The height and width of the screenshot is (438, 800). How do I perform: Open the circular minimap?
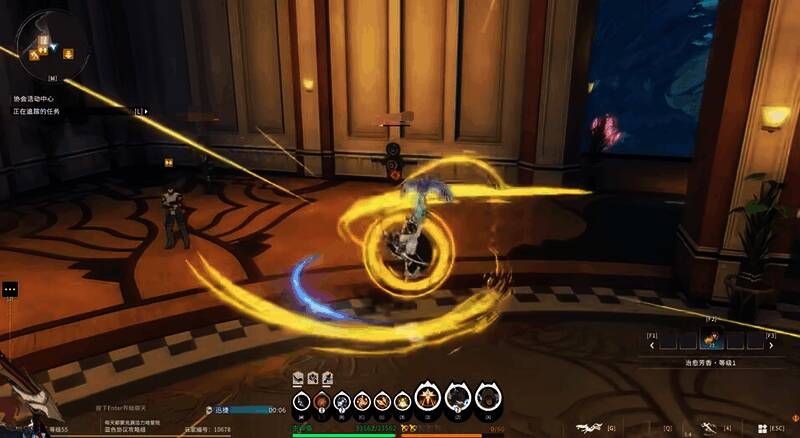(x=45, y=41)
